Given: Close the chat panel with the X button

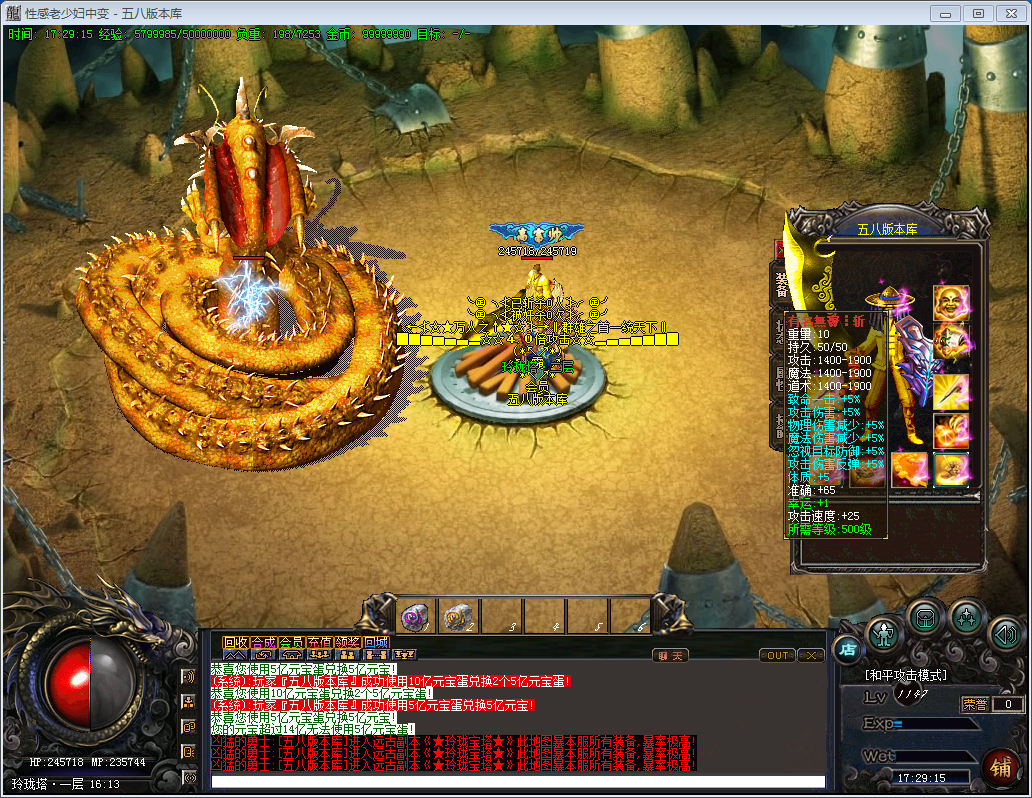Looking at the screenshot, I should click(811, 656).
